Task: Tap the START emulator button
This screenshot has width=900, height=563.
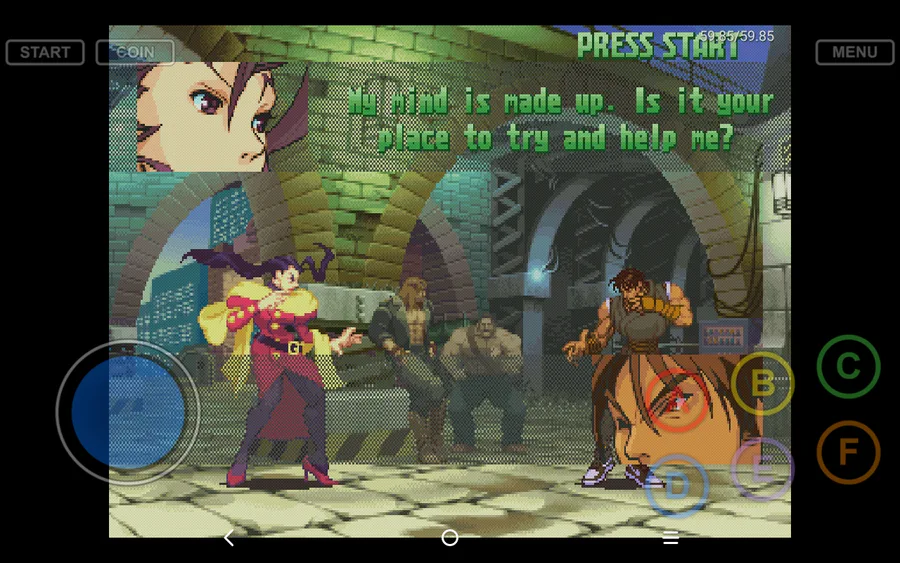Action: (45, 52)
